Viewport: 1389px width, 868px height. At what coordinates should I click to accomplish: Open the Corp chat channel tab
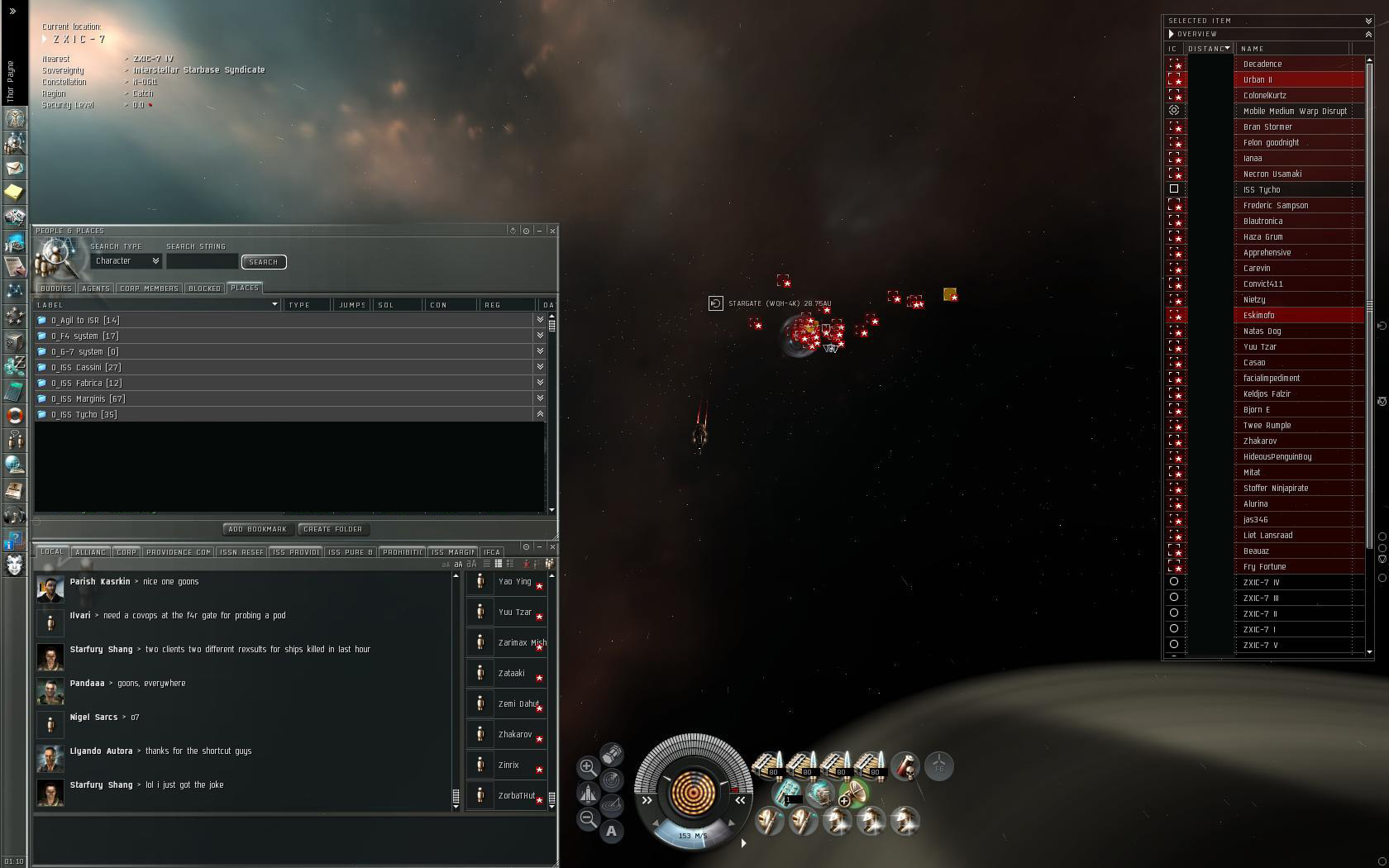tap(126, 552)
